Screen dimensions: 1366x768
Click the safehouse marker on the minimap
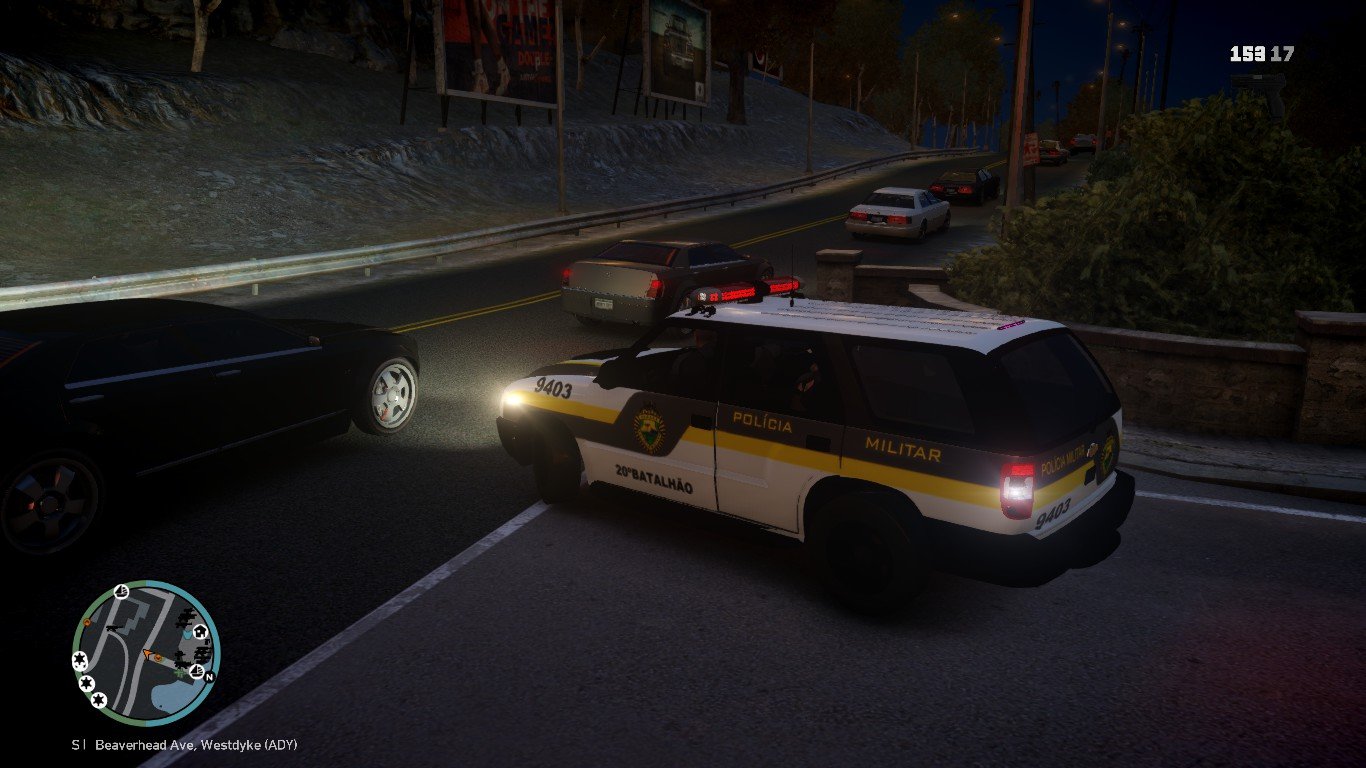tap(200, 632)
